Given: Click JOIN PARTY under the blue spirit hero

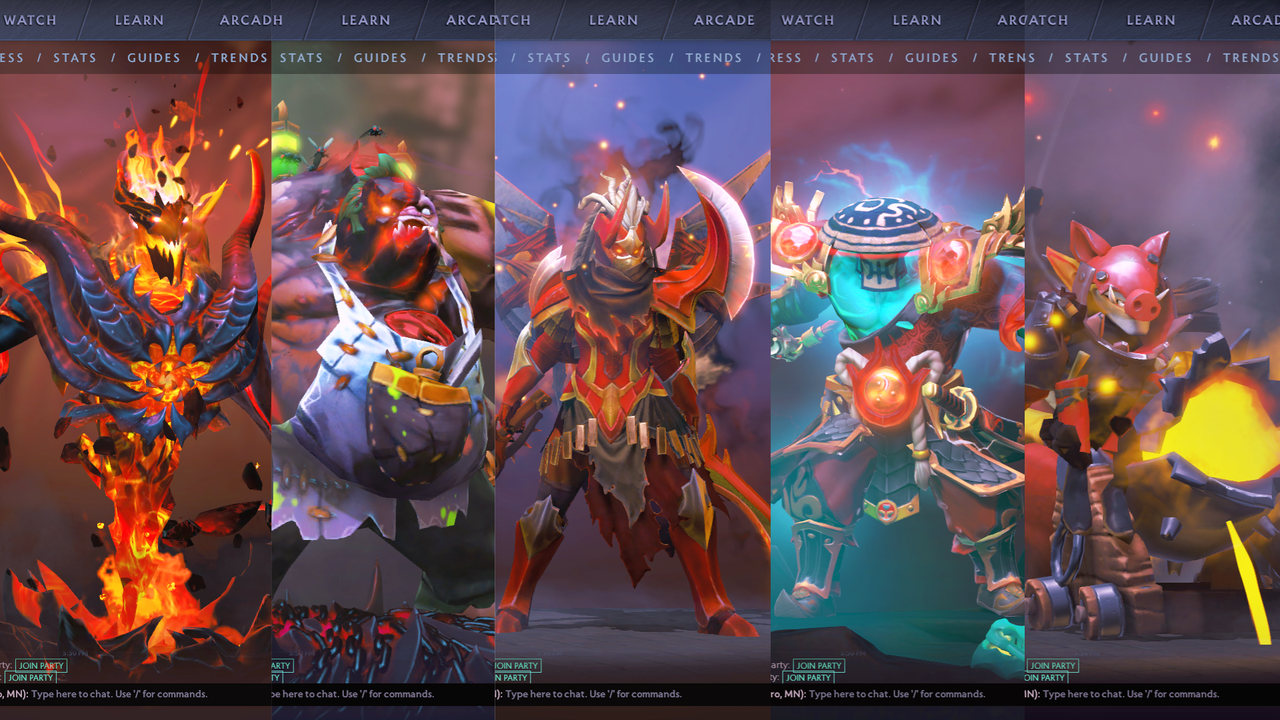Looking at the screenshot, I should 817,665.
